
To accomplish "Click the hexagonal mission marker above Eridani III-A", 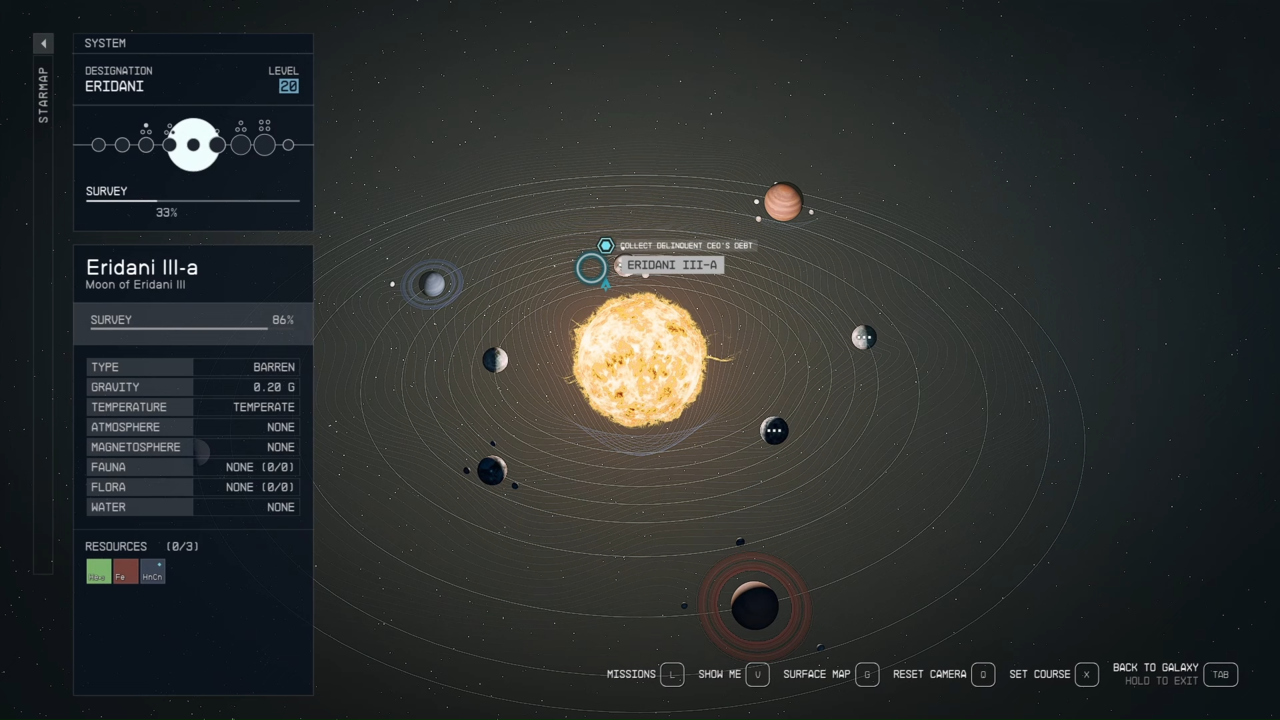I will coord(605,244).
